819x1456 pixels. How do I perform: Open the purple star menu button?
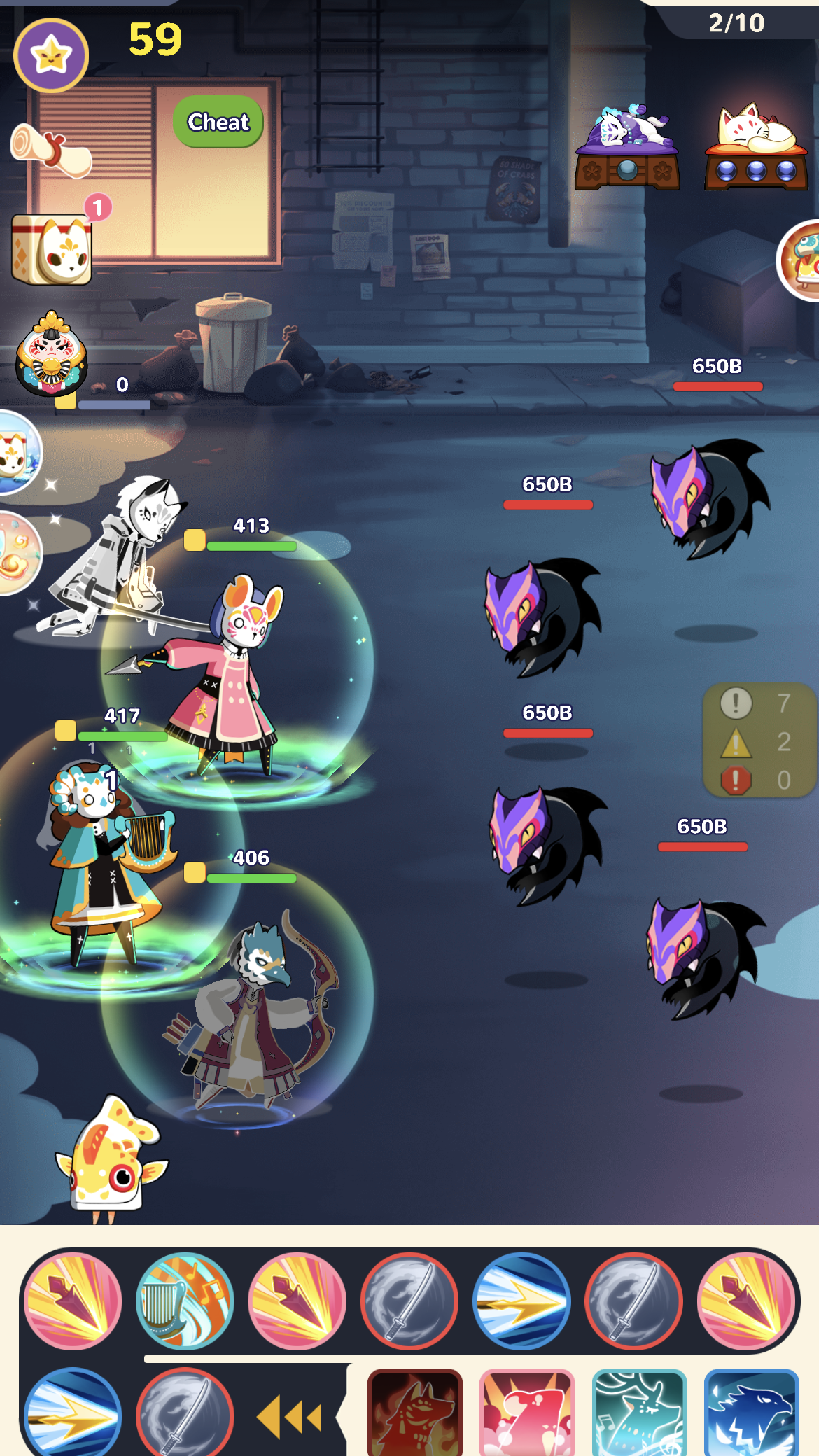pyautogui.click(x=51, y=55)
